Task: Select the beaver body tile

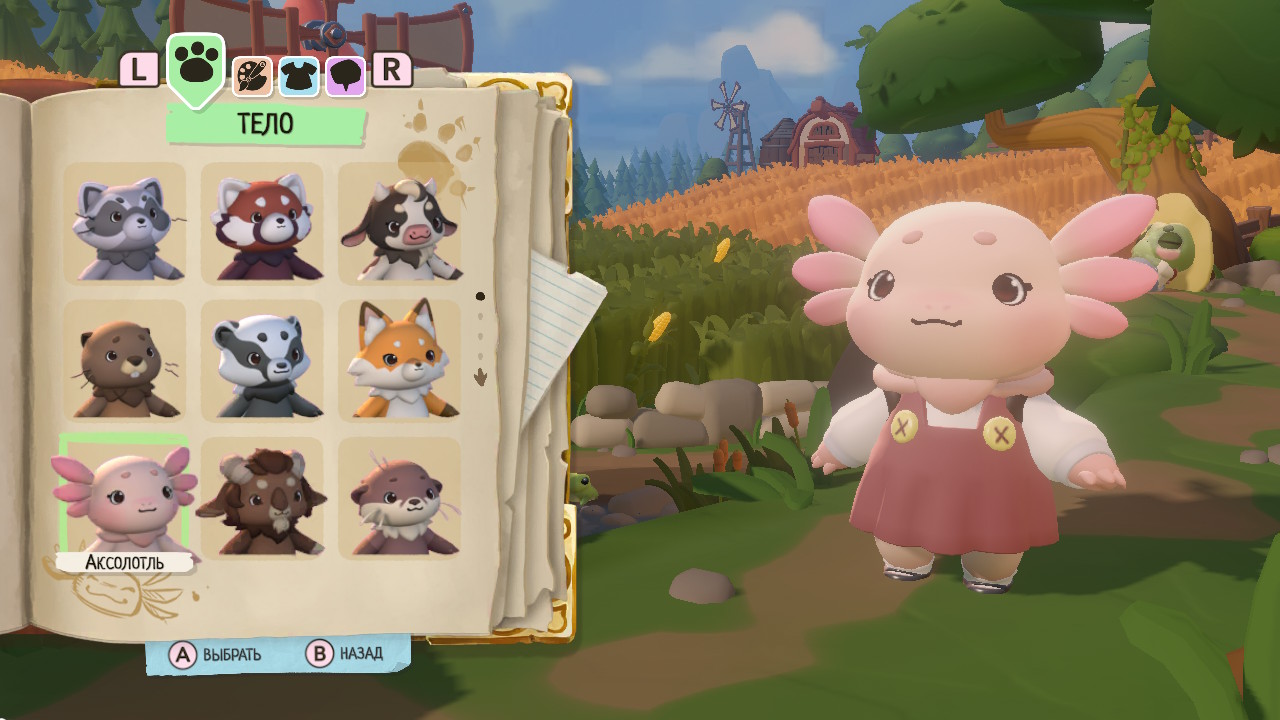Action: [125, 362]
